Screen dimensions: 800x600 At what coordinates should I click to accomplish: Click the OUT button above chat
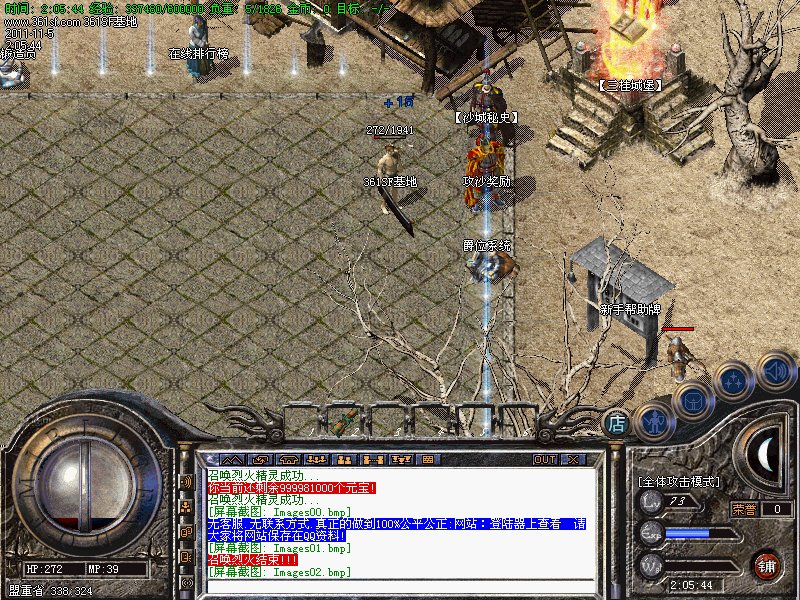click(x=545, y=459)
